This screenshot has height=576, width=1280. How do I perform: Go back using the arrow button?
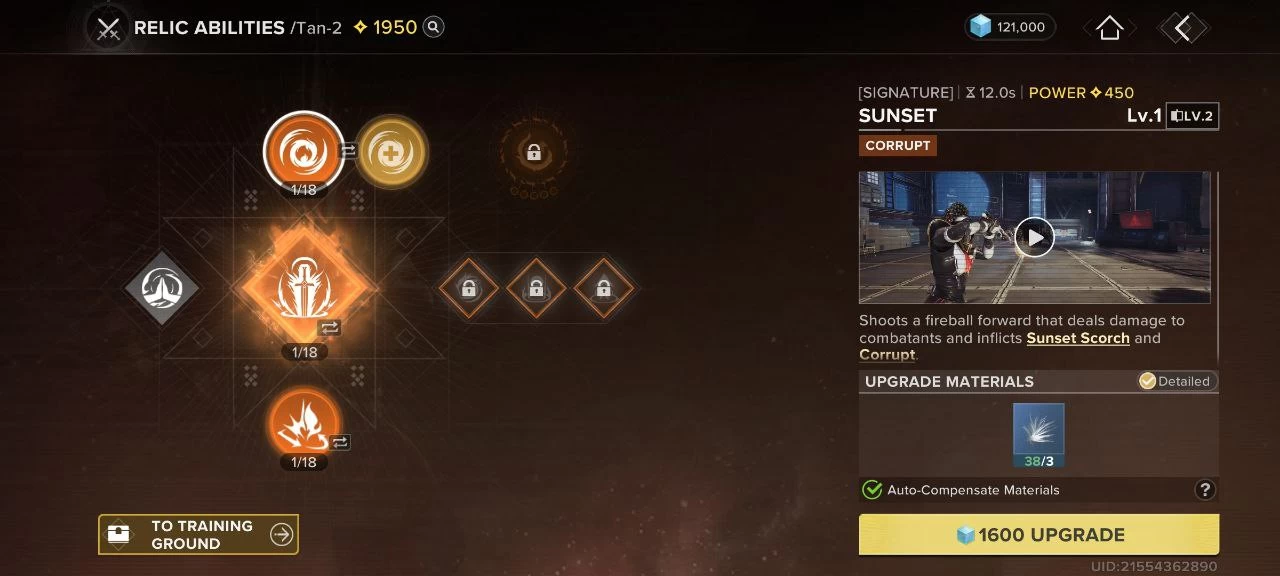1183,28
